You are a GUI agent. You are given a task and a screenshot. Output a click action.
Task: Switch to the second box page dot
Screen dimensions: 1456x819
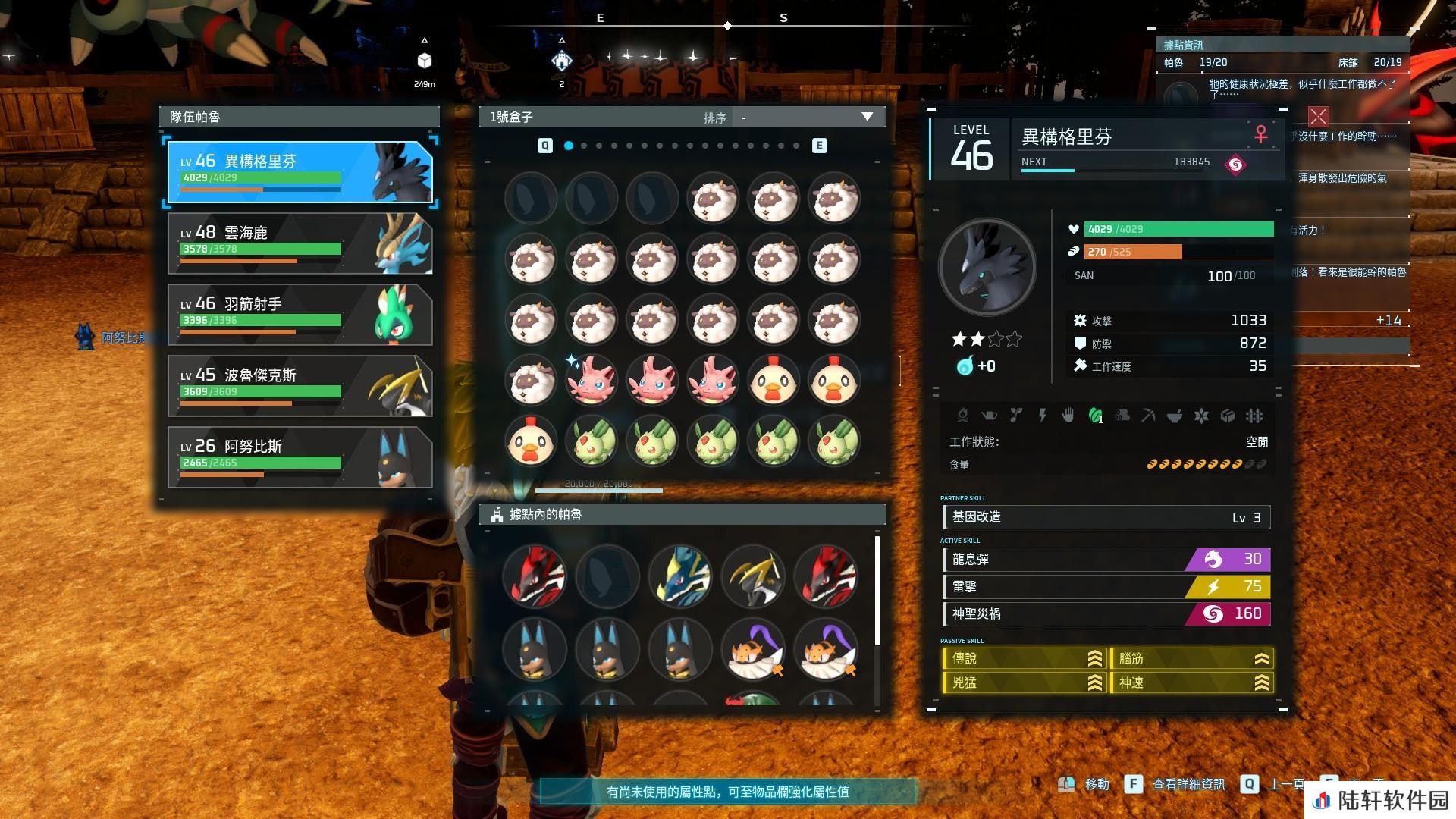584,146
